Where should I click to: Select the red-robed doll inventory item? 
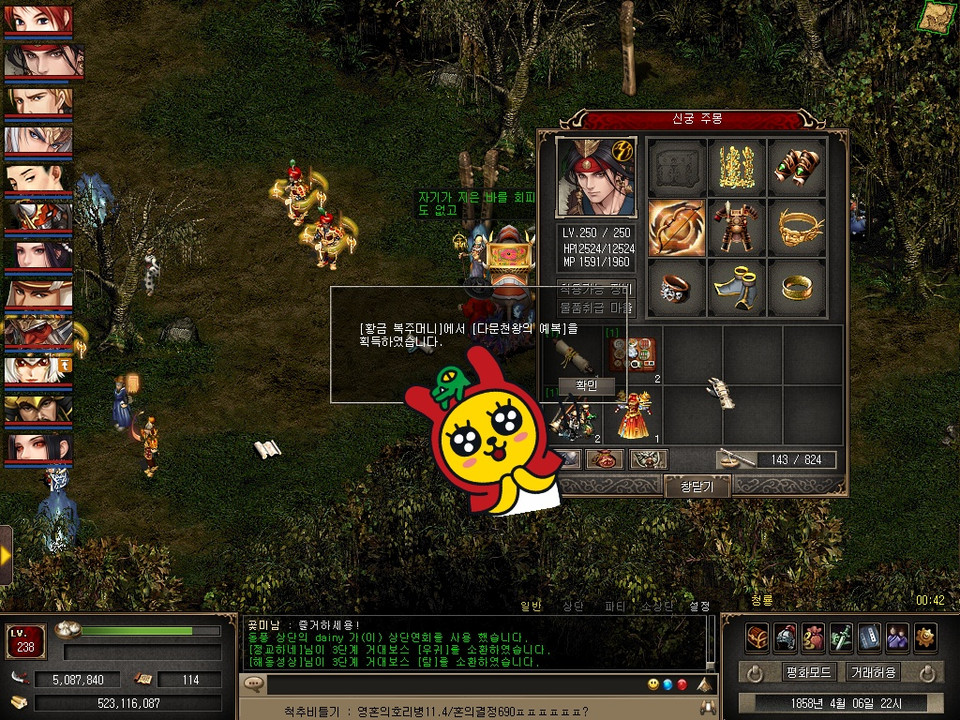(633, 415)
